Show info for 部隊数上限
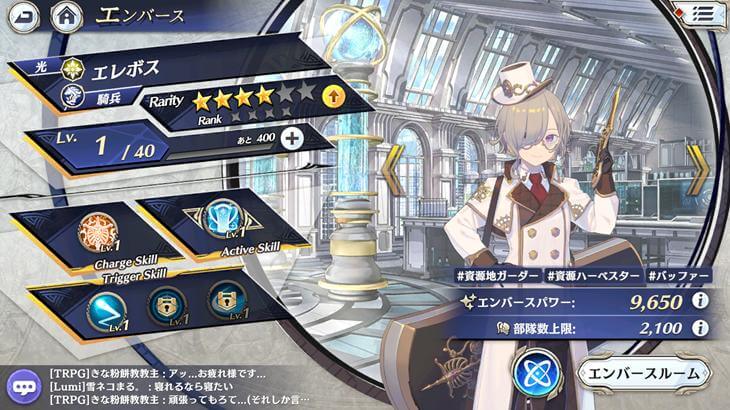The width and height of the screenshot is (730, 410). point(701,327)
